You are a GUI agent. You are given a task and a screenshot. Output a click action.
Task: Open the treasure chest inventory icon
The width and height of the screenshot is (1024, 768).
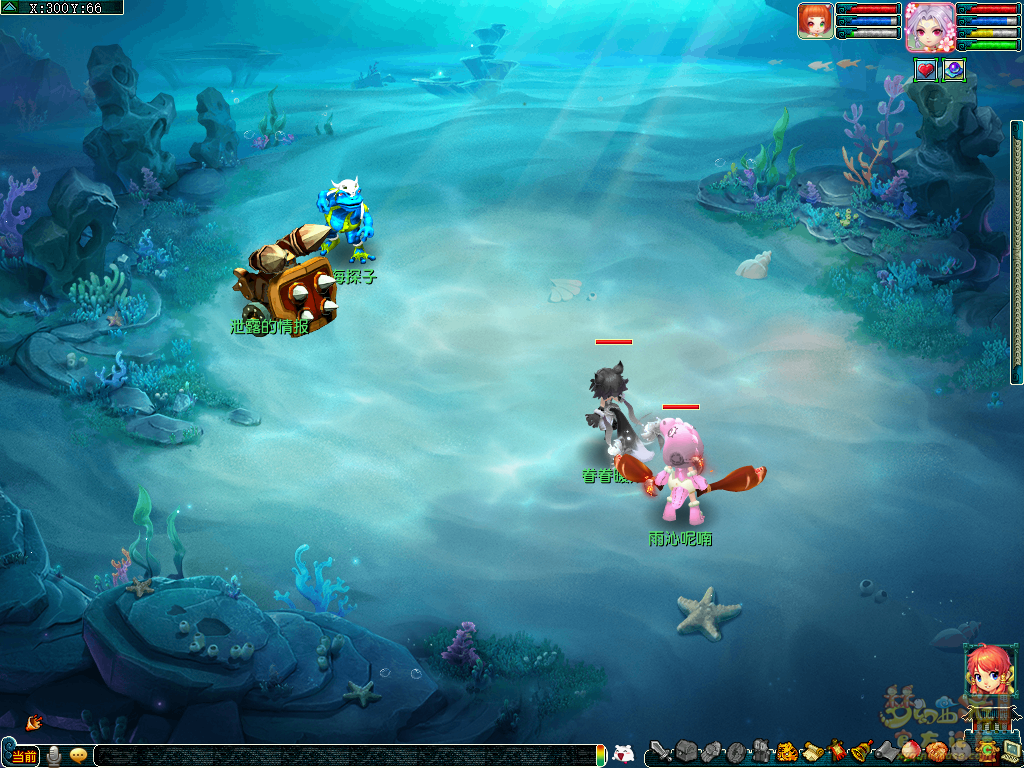pos(685,751)
